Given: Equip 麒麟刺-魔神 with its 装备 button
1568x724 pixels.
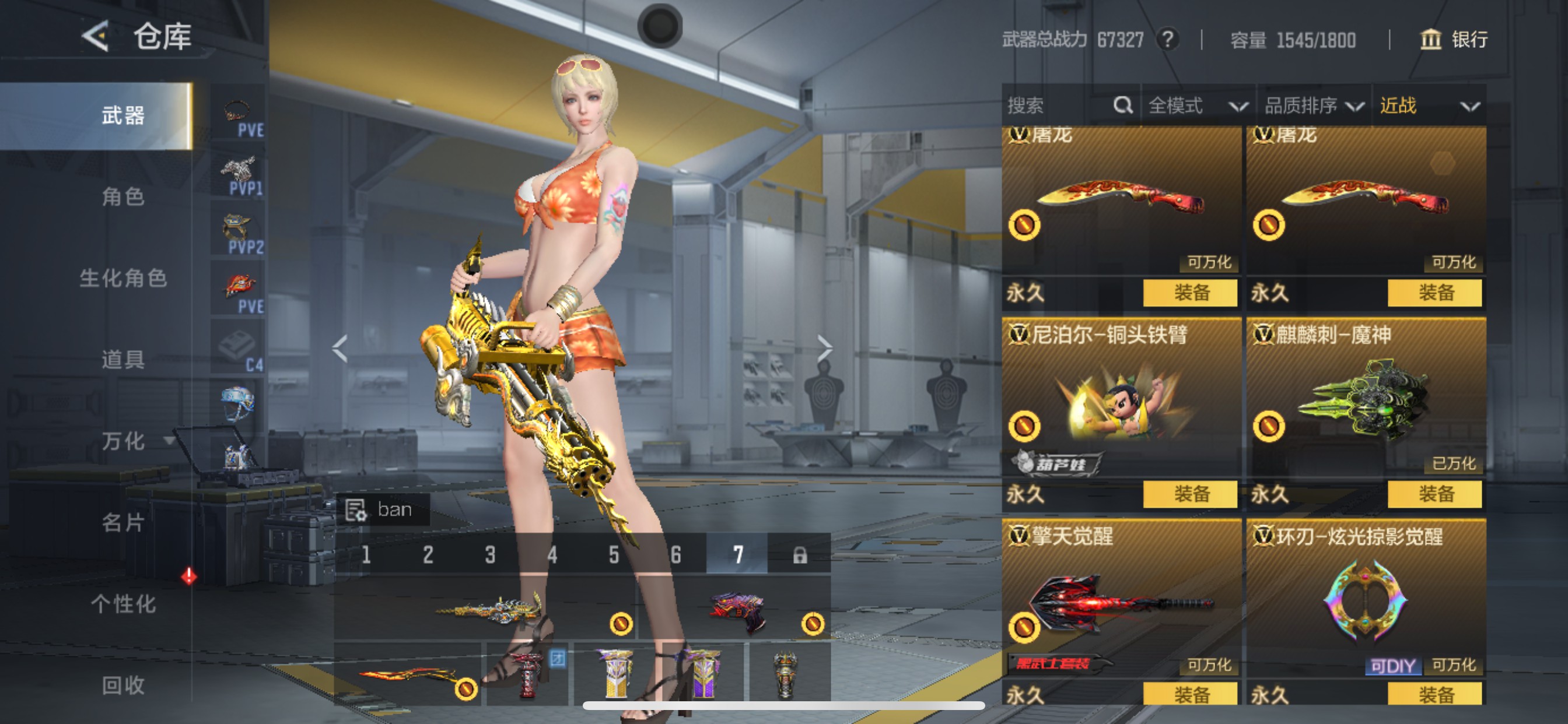Looking at the screenshot, I should click(1434, 493).
